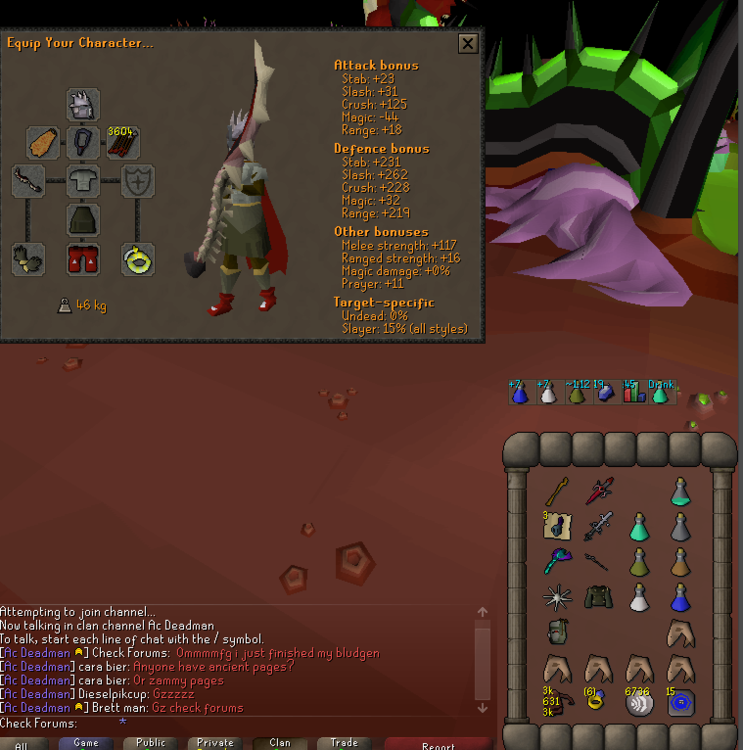Click the ammo slot with 3604 arrows
This screenshot has width=743, height=750.
(123, 143)
